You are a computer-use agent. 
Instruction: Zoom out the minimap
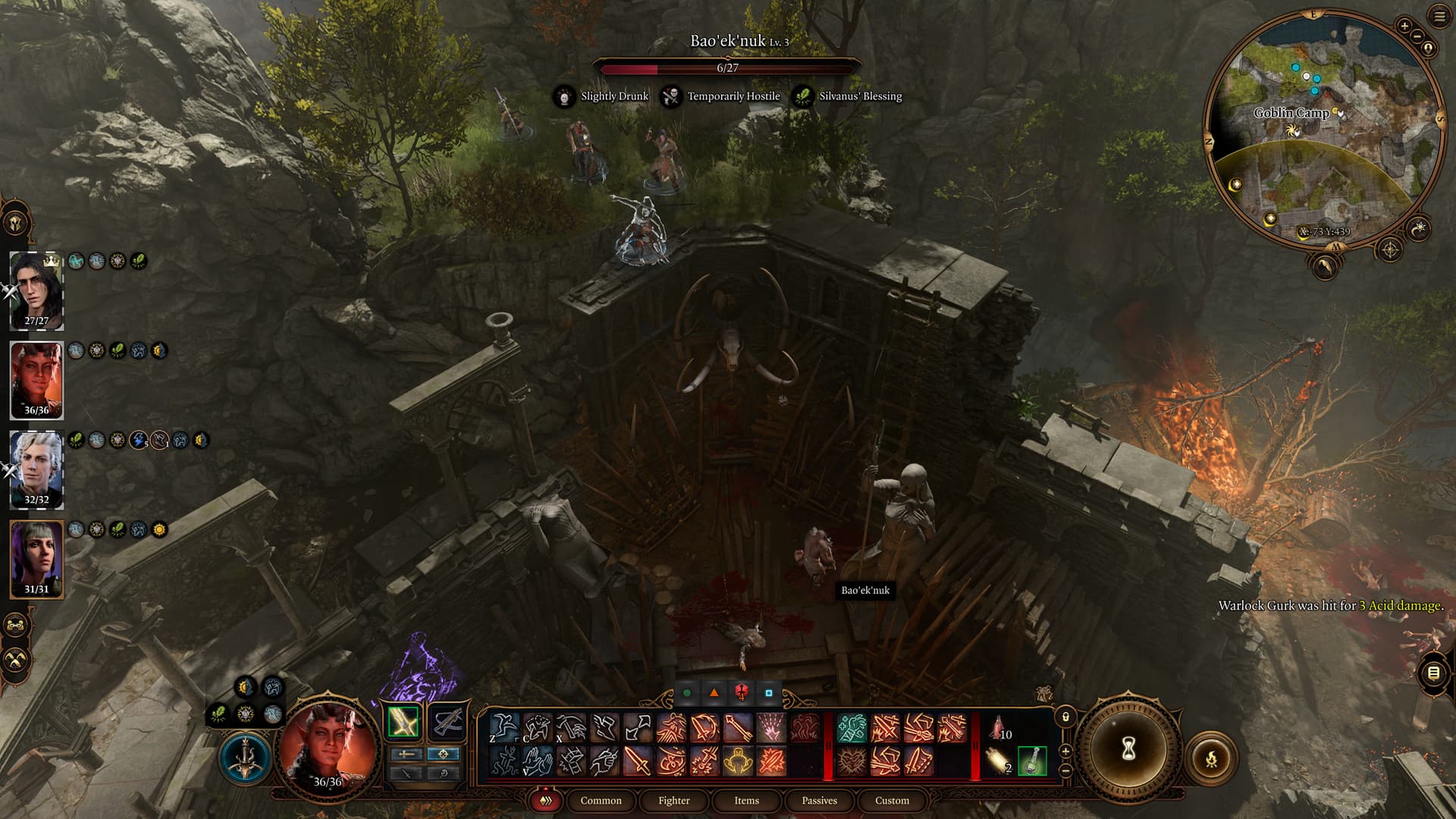tap(1417, 35)
